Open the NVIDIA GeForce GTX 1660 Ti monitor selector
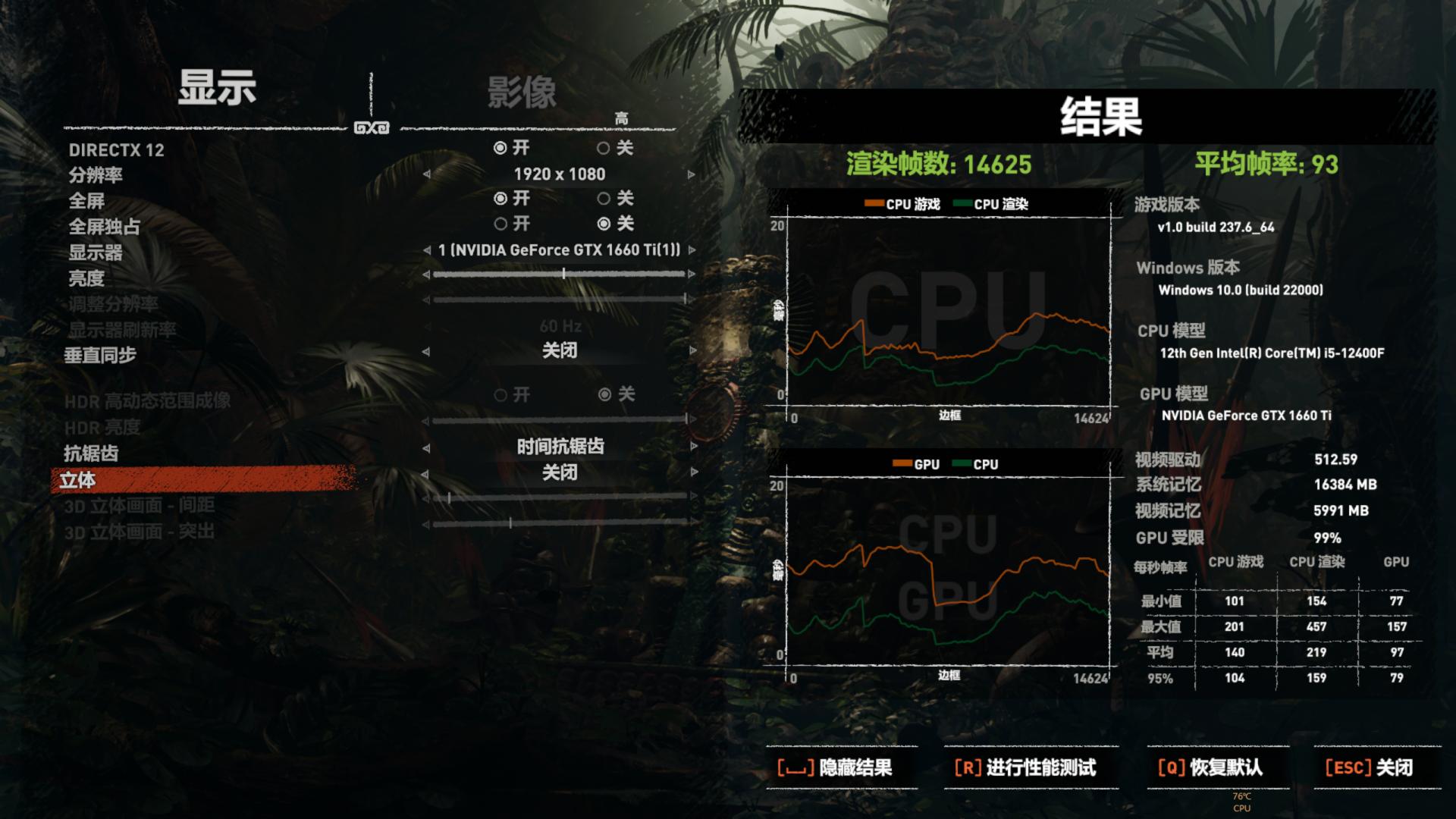Screen dimensions: 1456x819 [559, 249]
